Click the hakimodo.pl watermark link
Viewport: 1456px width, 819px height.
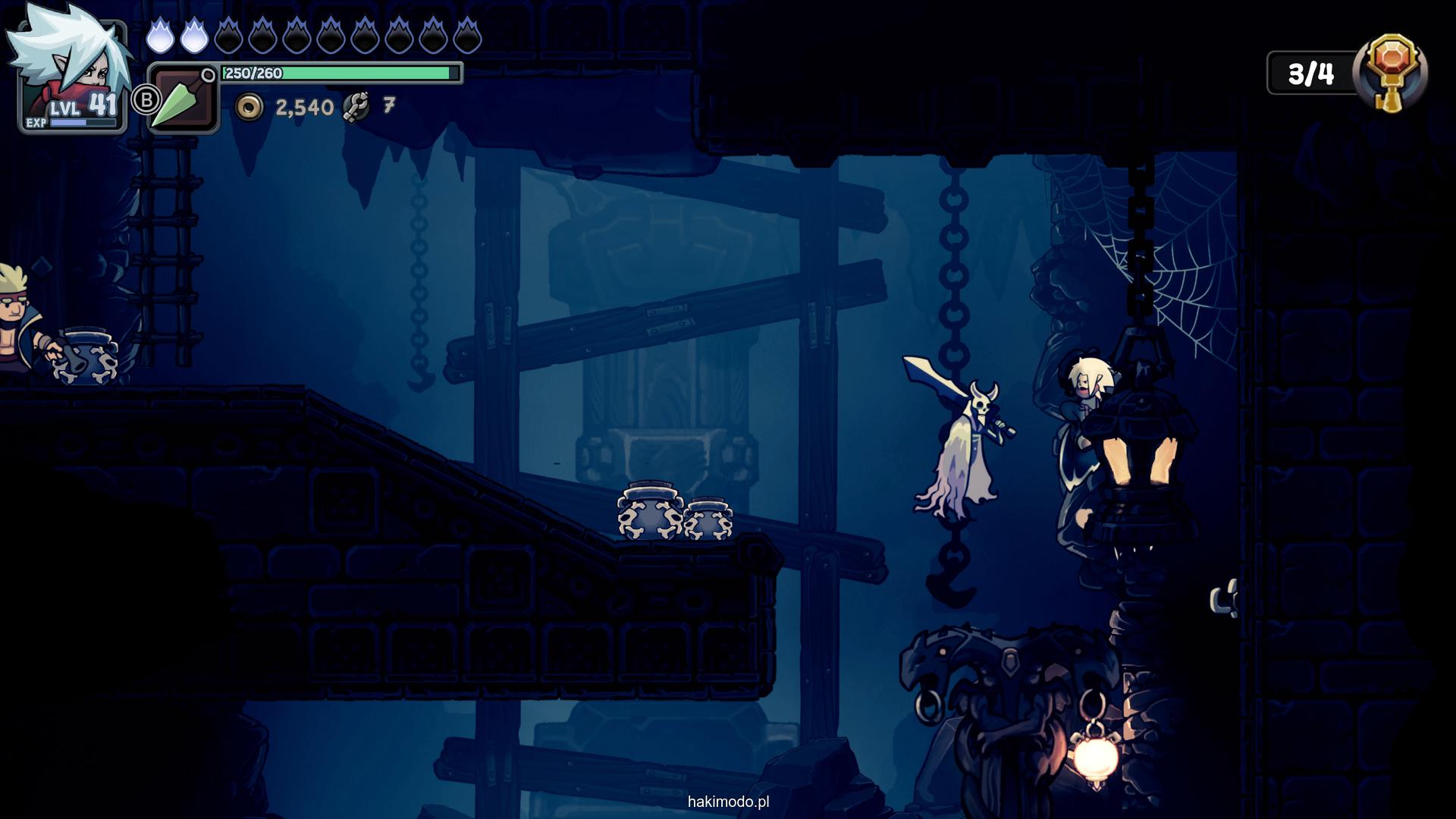click(728, 802)
